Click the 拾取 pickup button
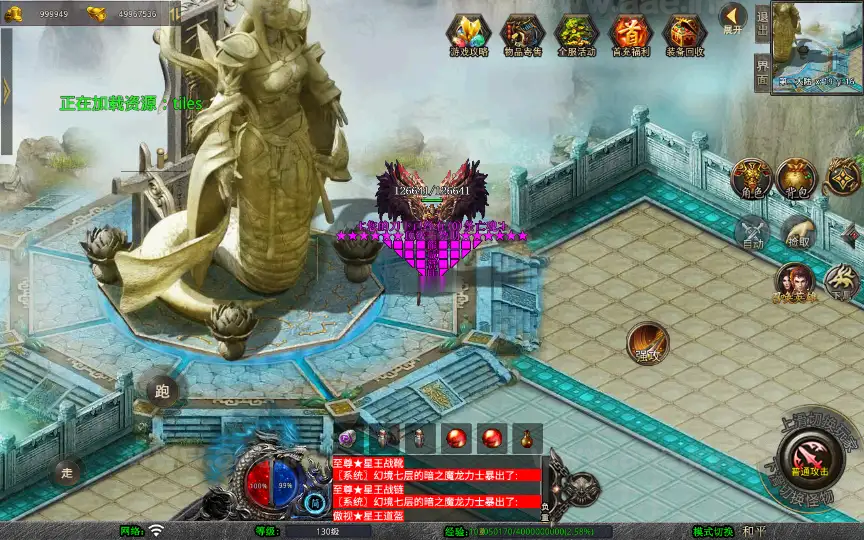 797,232
